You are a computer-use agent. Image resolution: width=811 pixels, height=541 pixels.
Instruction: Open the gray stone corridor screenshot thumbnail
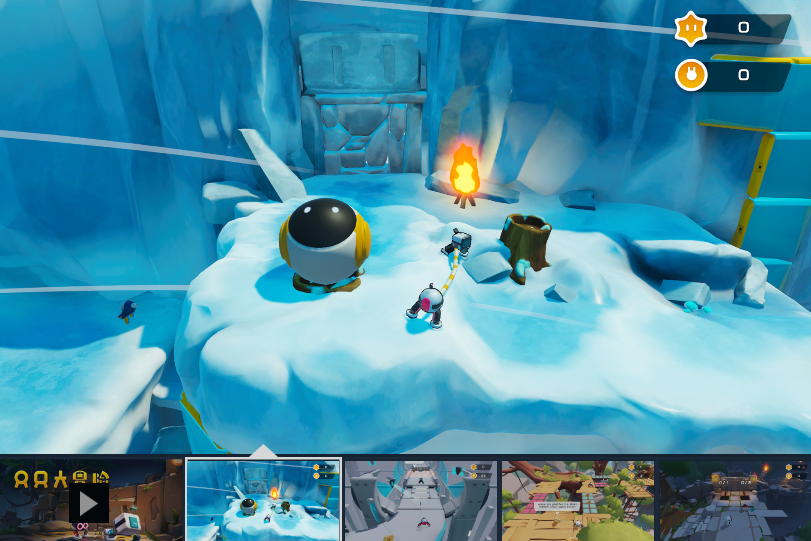[x=421, y=500]
